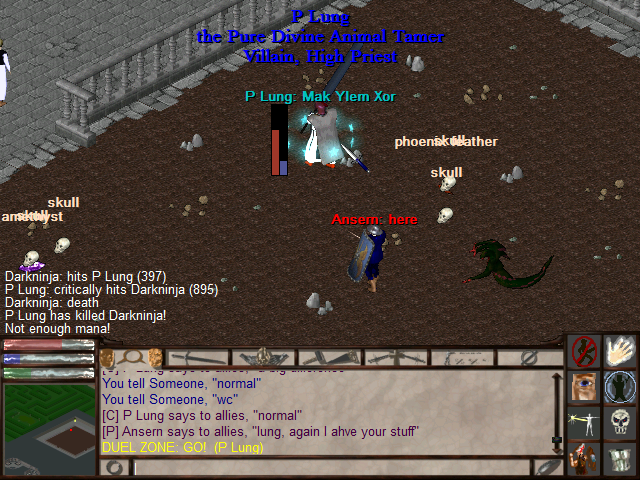Focus the chat text input field

coord(330,467)
